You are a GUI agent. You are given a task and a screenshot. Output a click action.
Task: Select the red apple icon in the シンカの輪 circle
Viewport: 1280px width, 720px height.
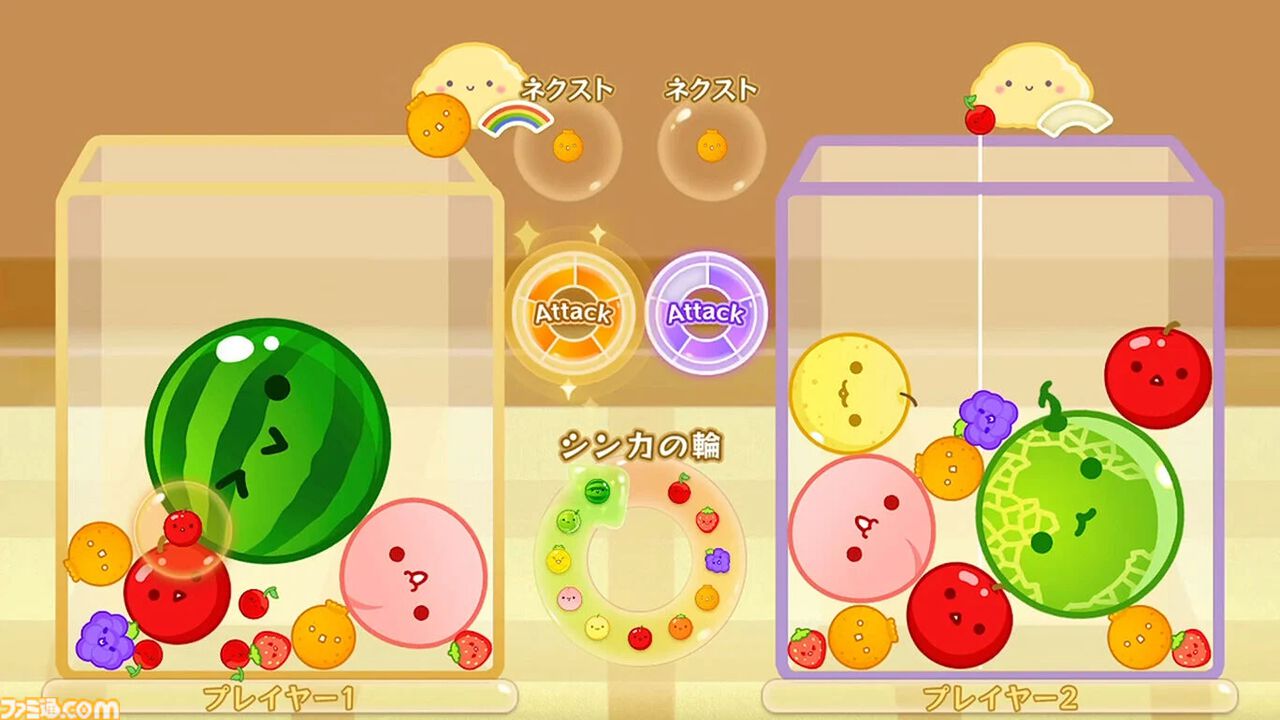(x=639, y=637)
